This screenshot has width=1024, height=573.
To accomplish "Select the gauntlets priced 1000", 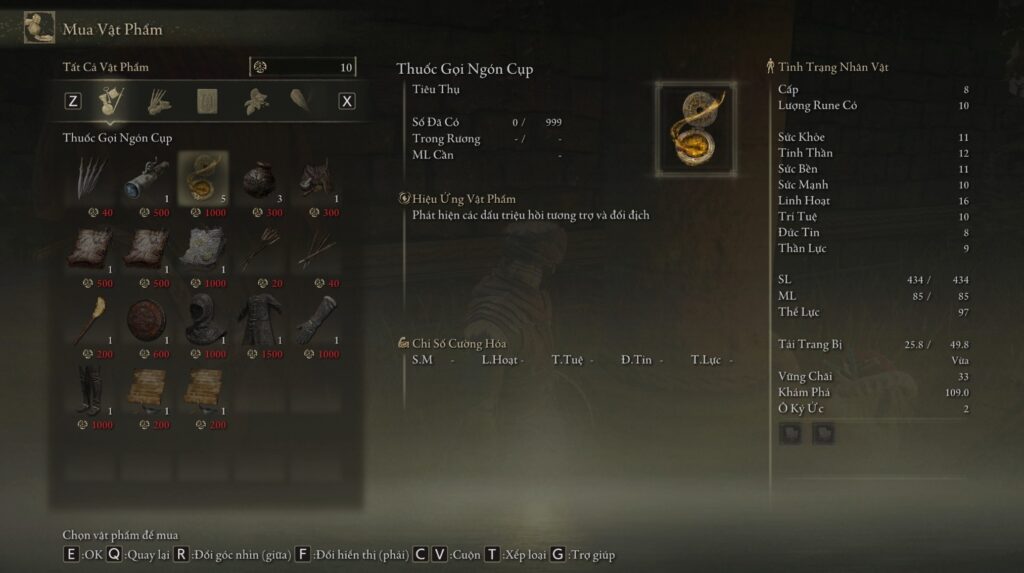I will click(315, 320).
